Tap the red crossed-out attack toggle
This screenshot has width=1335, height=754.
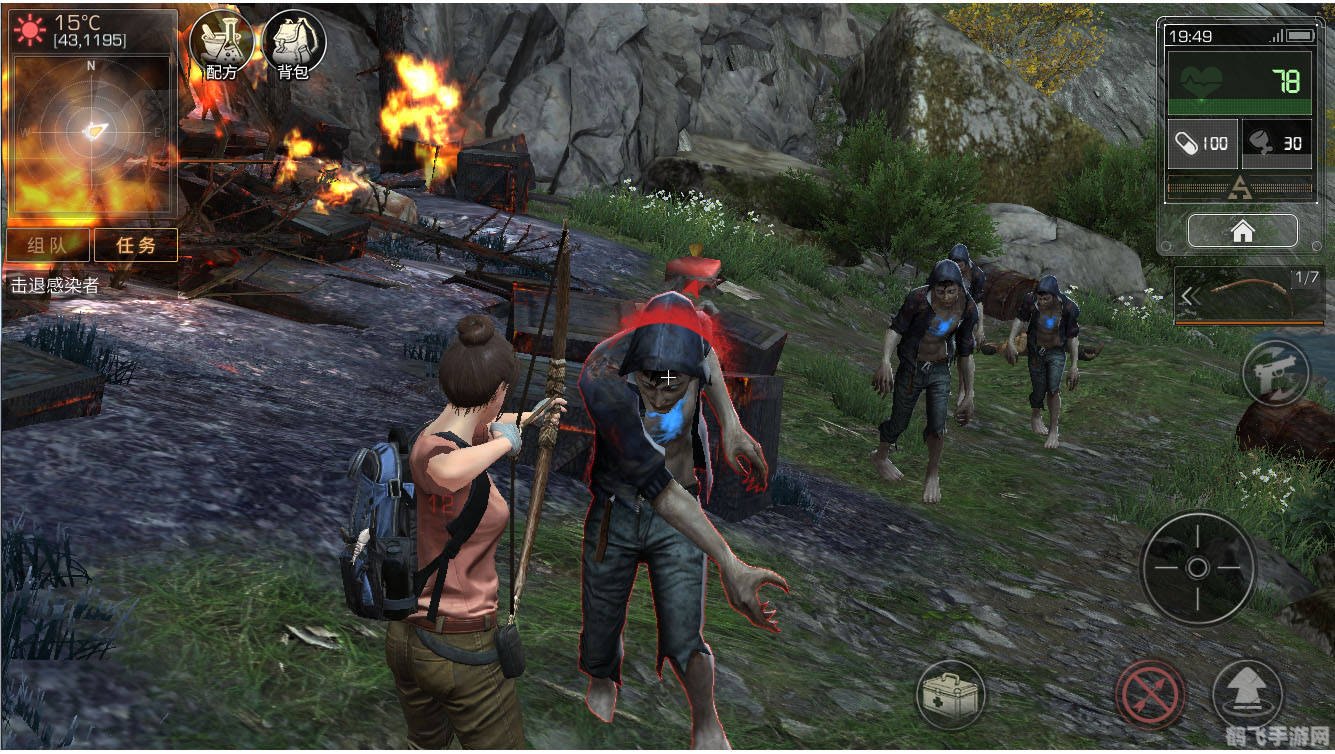[x=1150, y=694]
